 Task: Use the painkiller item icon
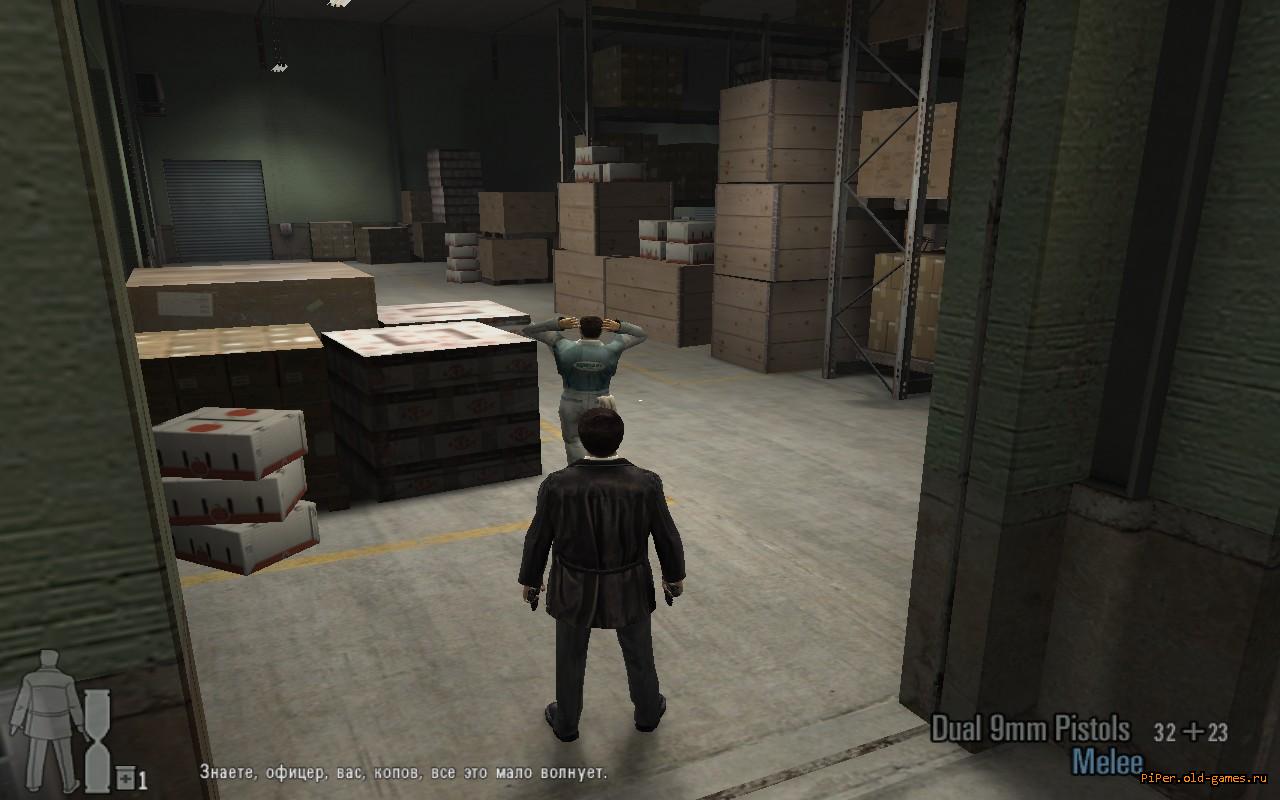click(x=126, y=778)
